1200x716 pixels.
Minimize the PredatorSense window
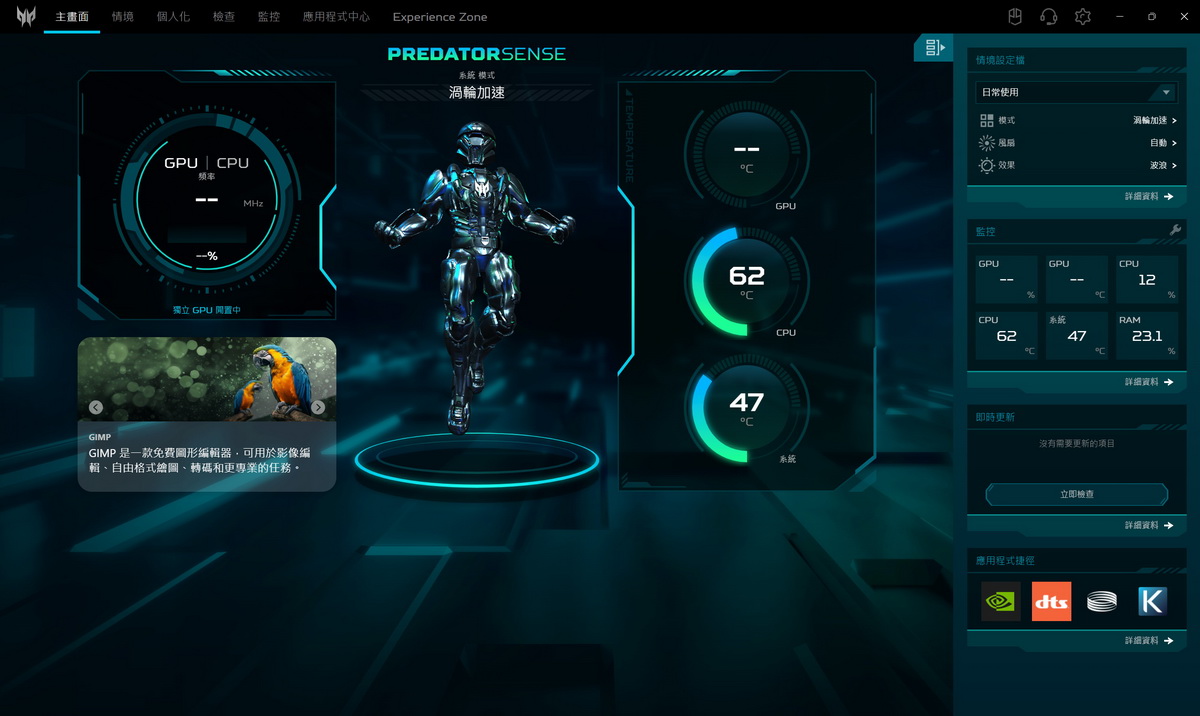(1119, 17)
